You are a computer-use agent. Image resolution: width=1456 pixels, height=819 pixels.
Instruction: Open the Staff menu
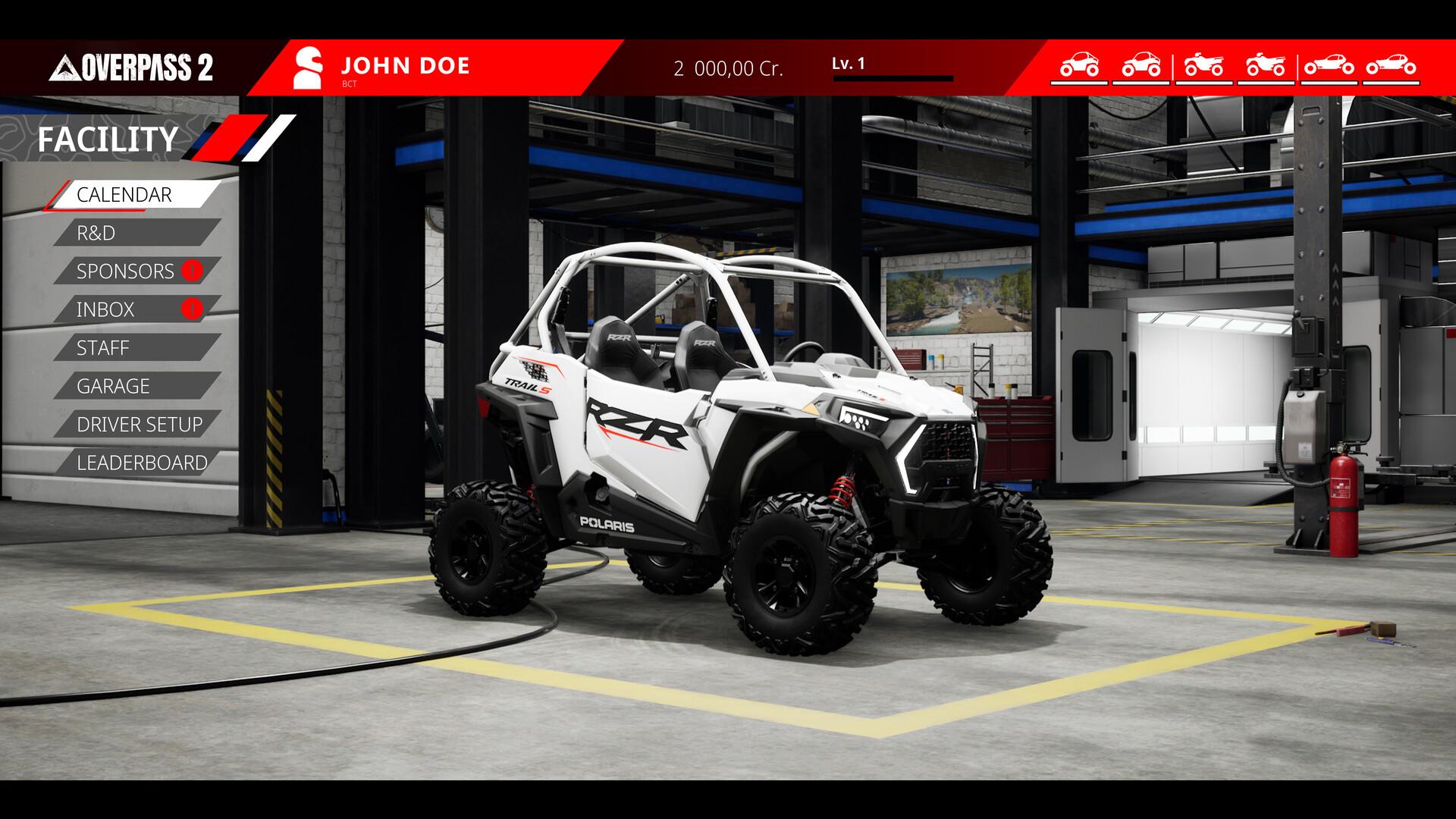point(103,348)
